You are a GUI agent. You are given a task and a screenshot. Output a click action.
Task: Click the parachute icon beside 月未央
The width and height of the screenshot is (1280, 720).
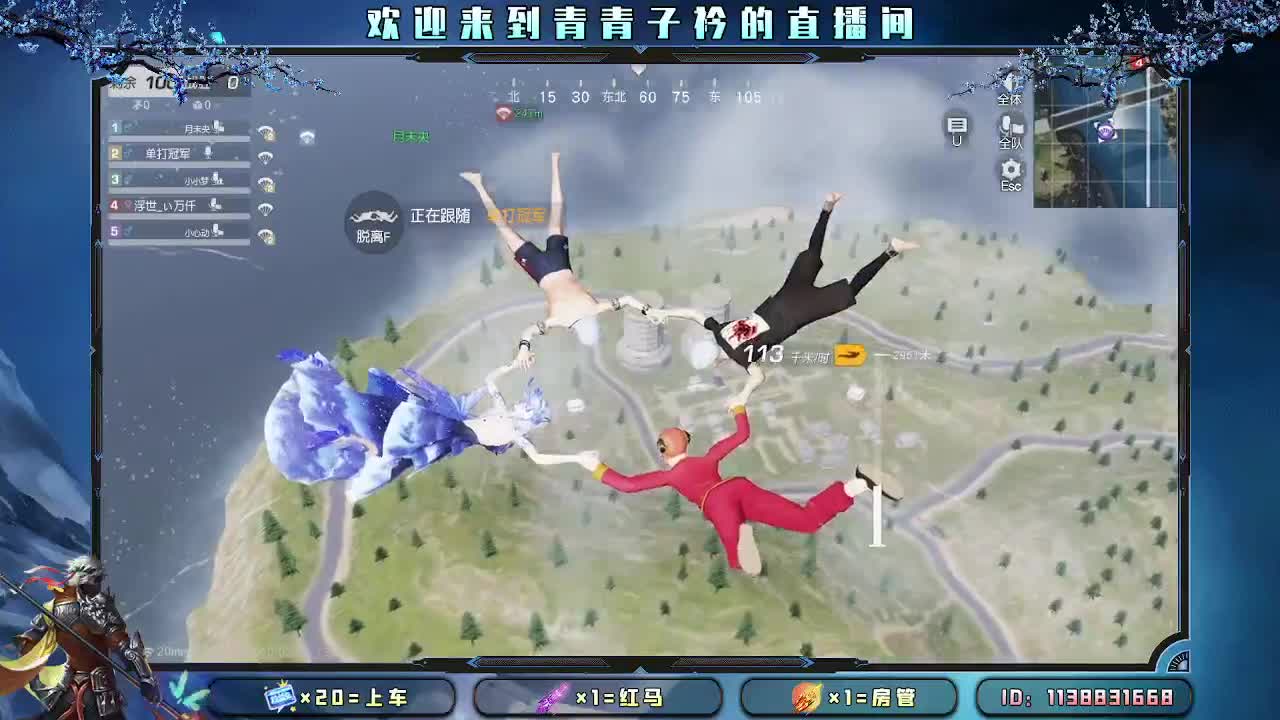pos(265,132)
